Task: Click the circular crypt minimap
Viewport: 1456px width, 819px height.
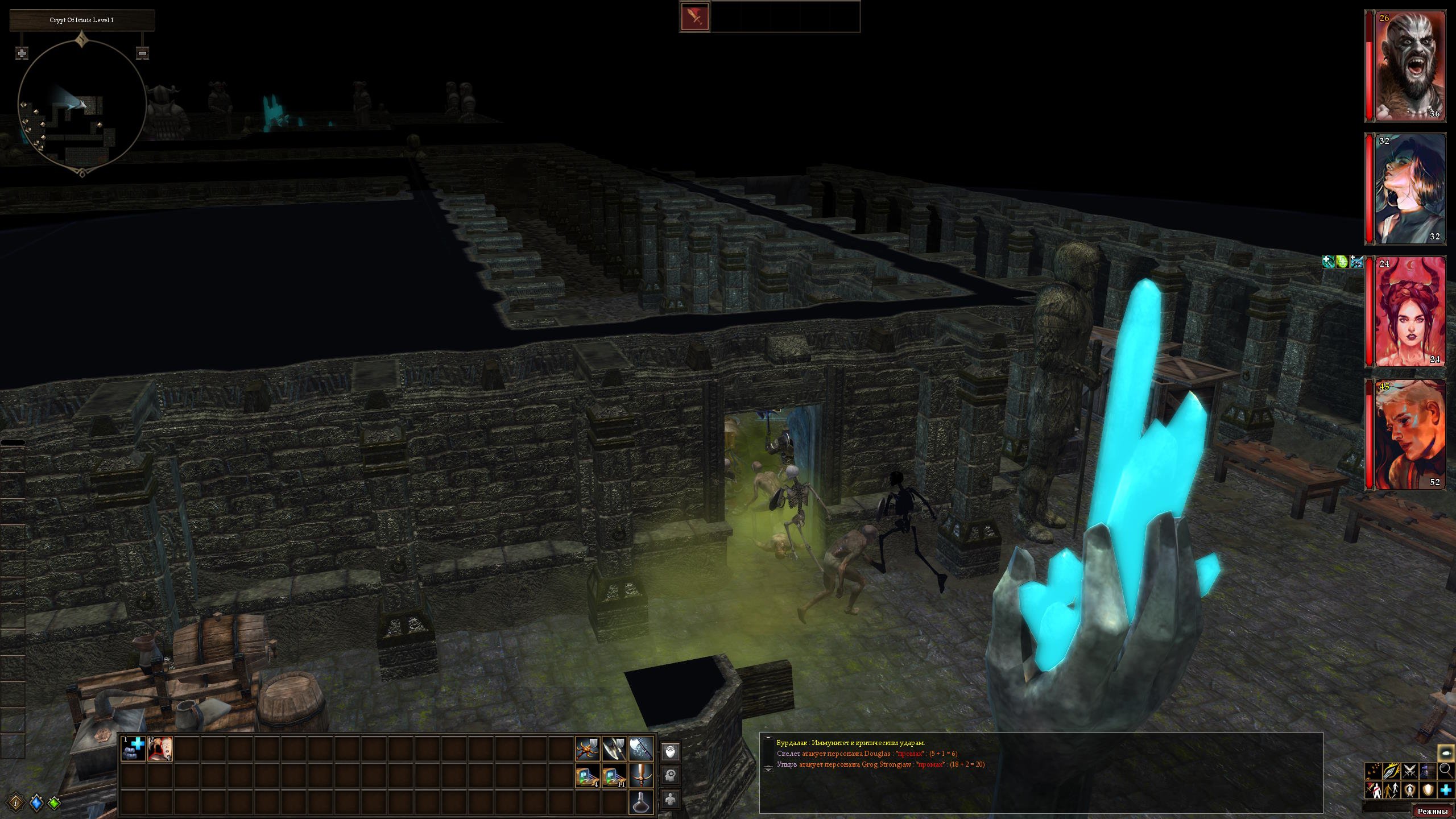Action: [82, 109]
